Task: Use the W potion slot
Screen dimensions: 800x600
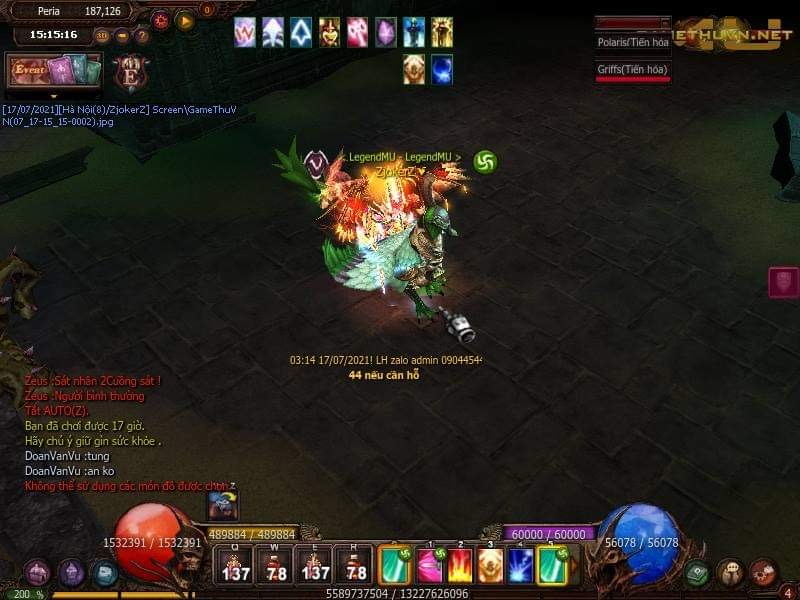Action: 276,565
